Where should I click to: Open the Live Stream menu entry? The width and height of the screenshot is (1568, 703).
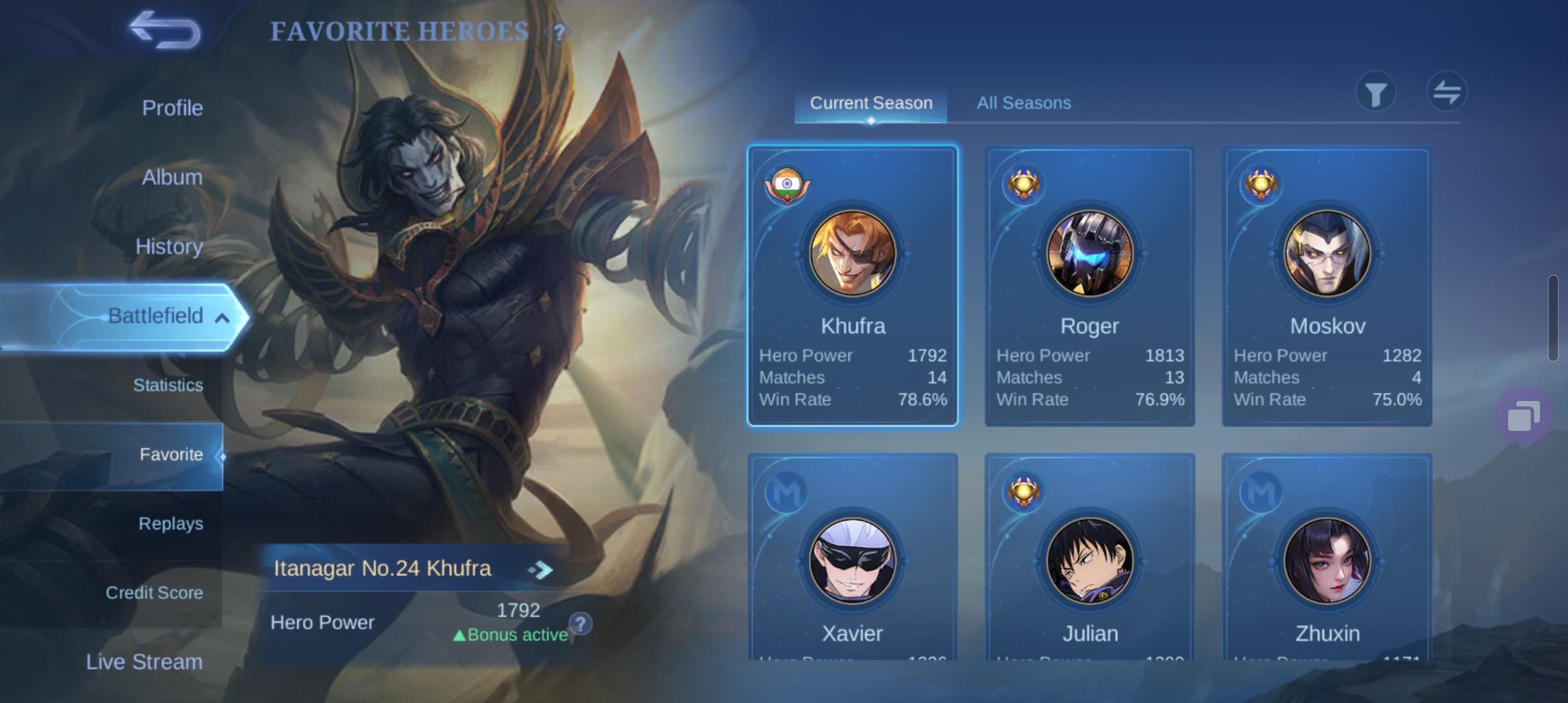tap(144, 662)
